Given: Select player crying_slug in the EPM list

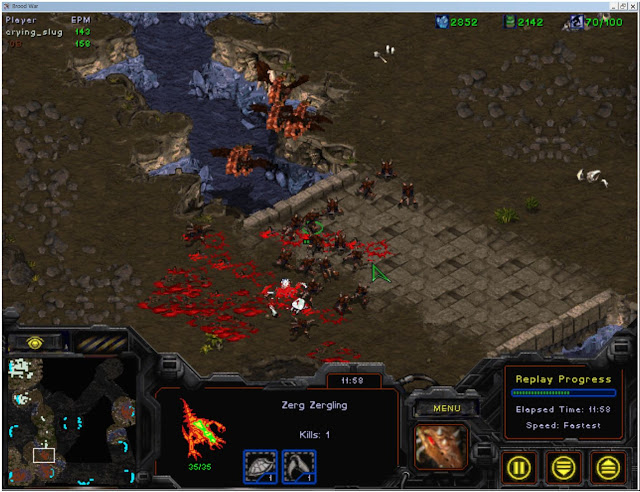Looking at the screenshot, I should [34, 31].
